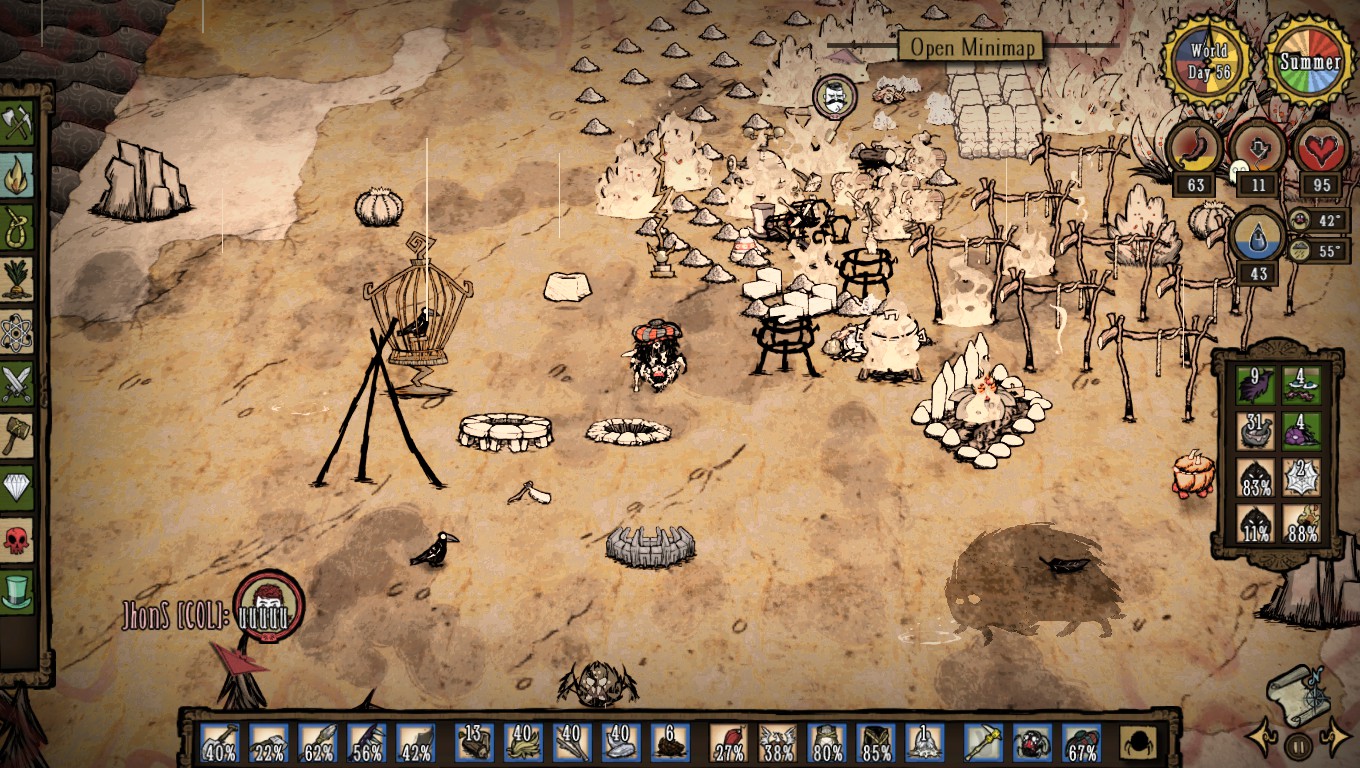1360x768 pixels.
Task: Open the Magic red skull tab
Action: 17,539
